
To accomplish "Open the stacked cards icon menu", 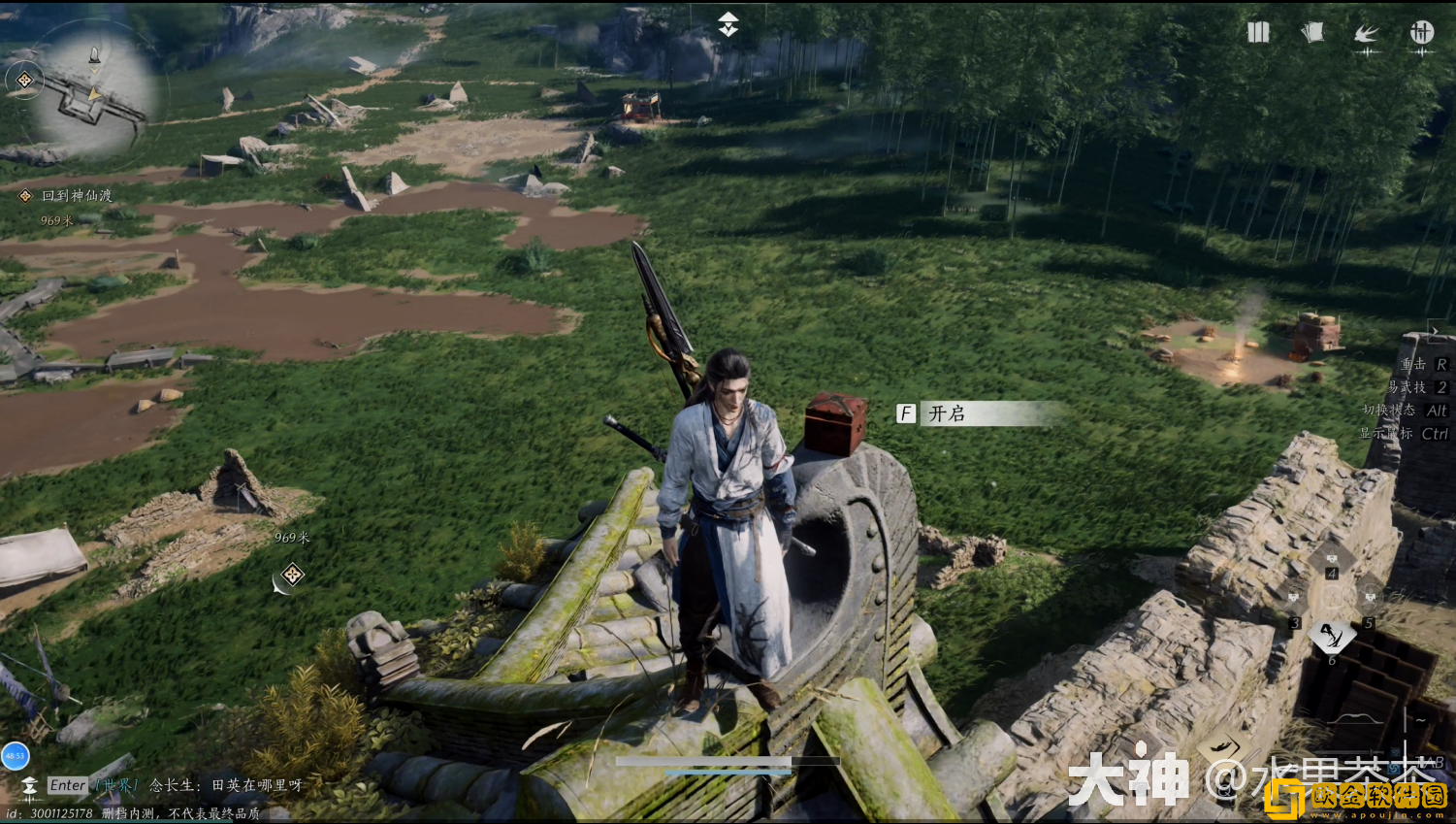I will pos(1312,33).
